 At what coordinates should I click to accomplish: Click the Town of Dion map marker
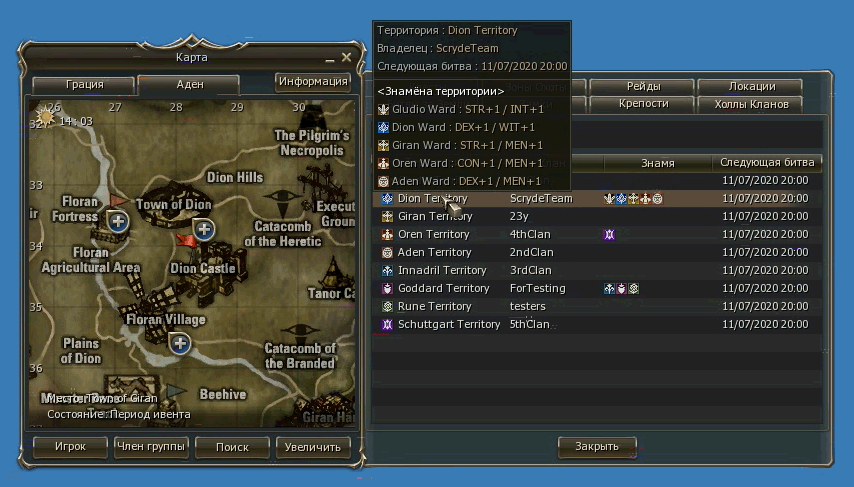(x=204, y=230)
